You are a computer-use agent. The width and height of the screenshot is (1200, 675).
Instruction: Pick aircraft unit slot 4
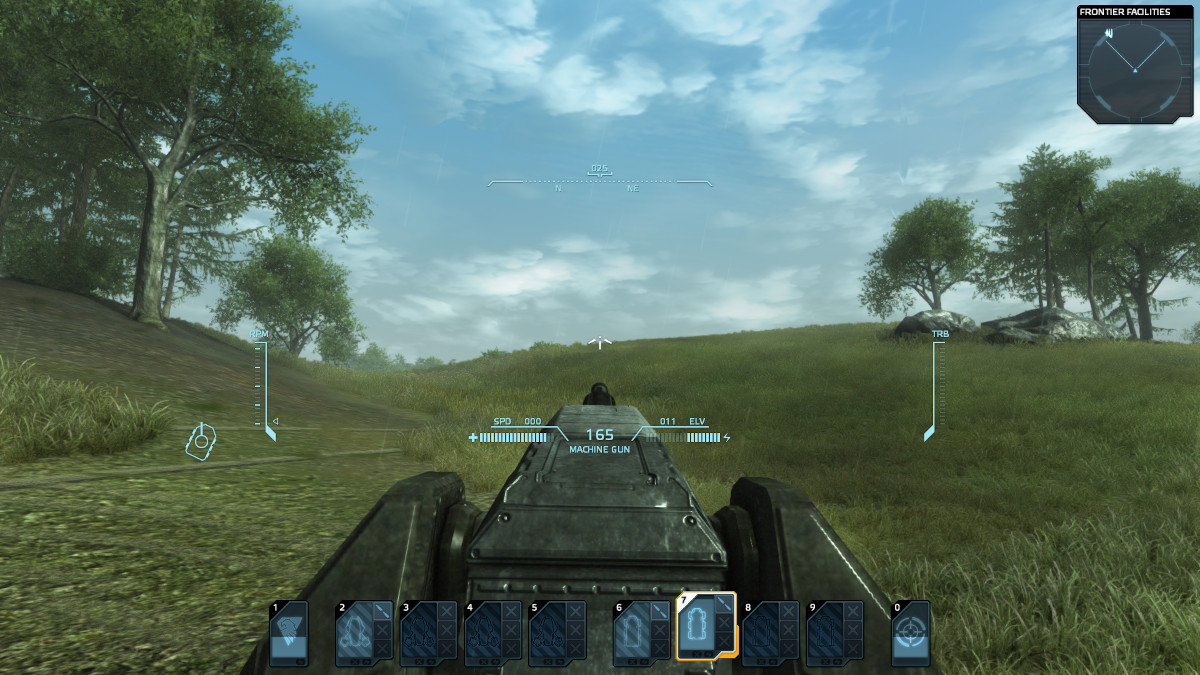[493, 633]
